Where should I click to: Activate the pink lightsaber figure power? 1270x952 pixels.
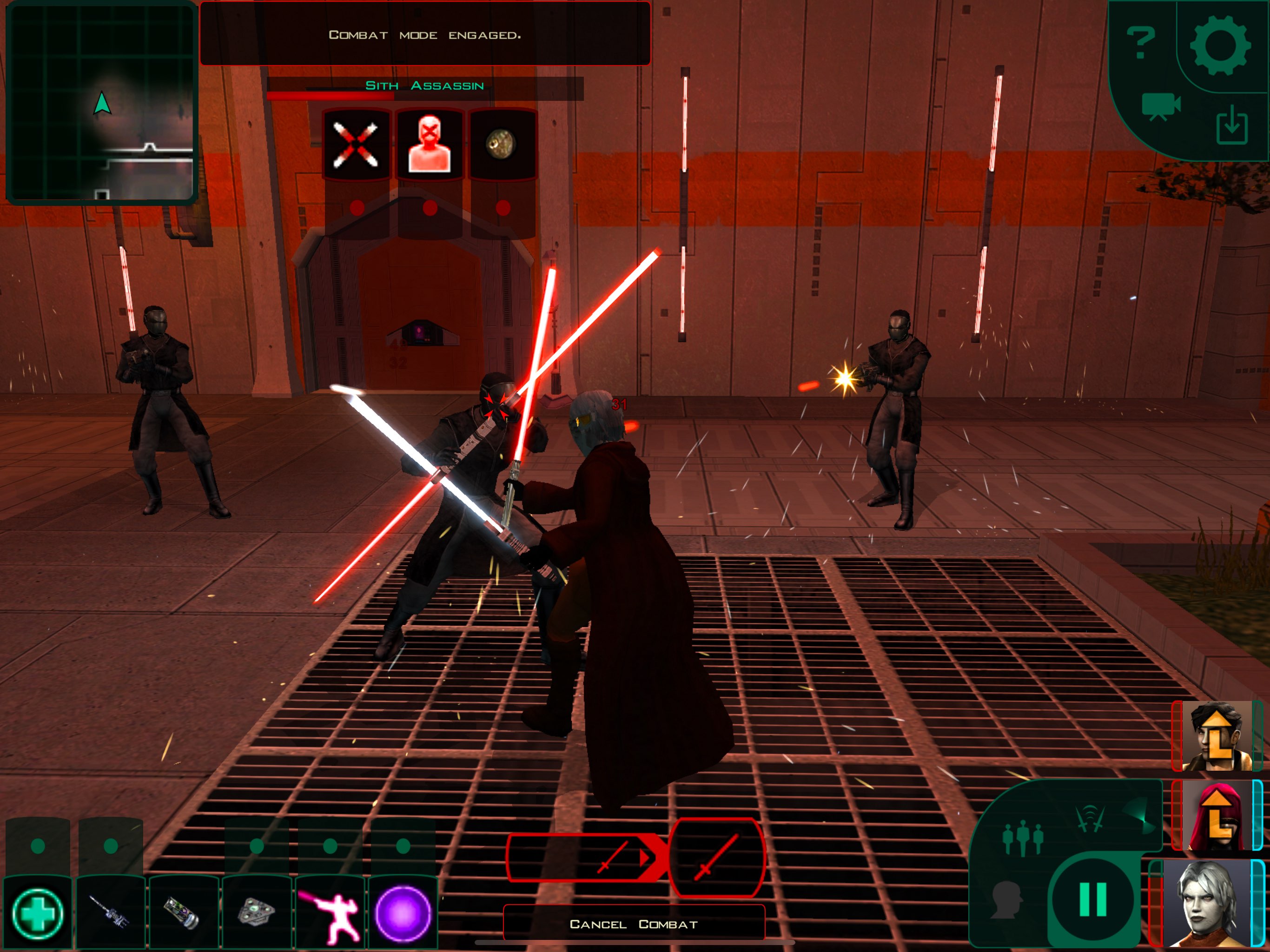click(x=330, y=912)
